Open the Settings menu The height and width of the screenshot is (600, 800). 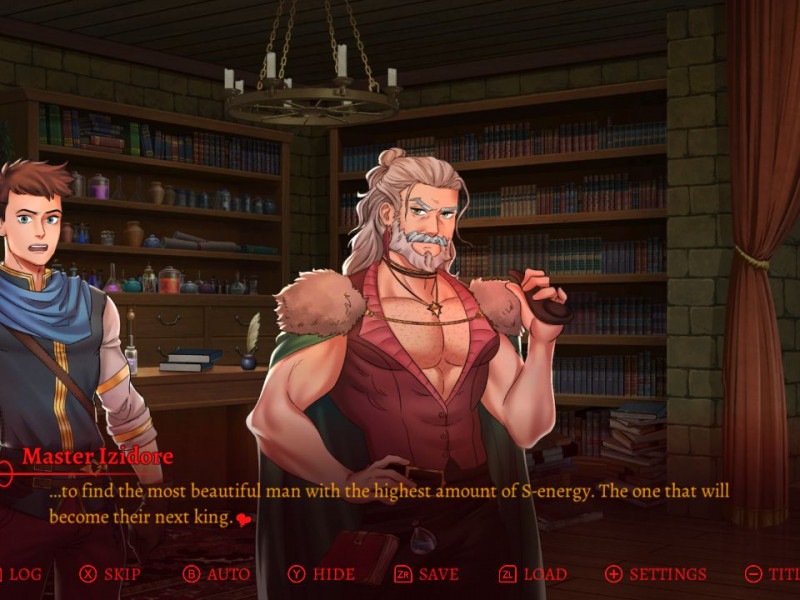pos(656,574)
